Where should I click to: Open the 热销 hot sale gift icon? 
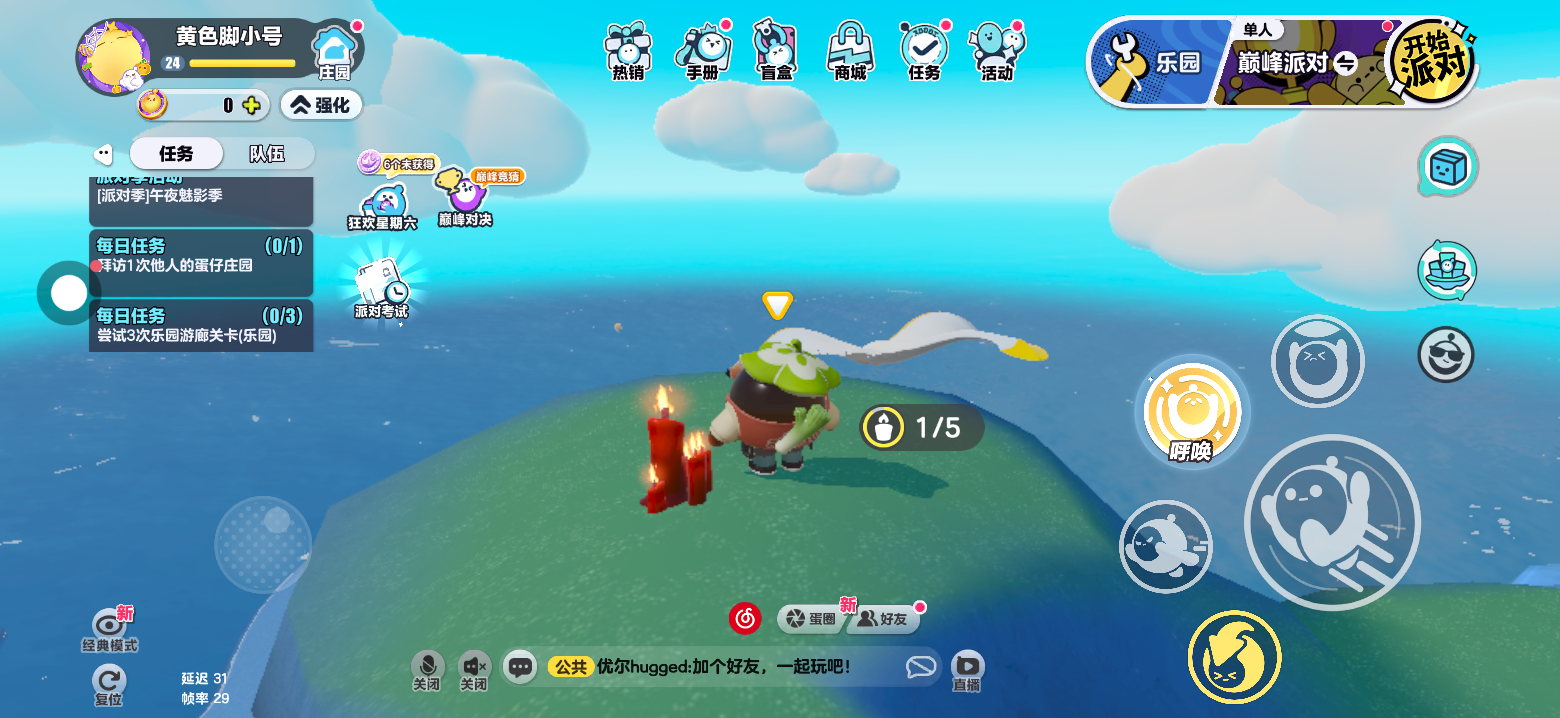pyautogui.click(x=628, y=50)
